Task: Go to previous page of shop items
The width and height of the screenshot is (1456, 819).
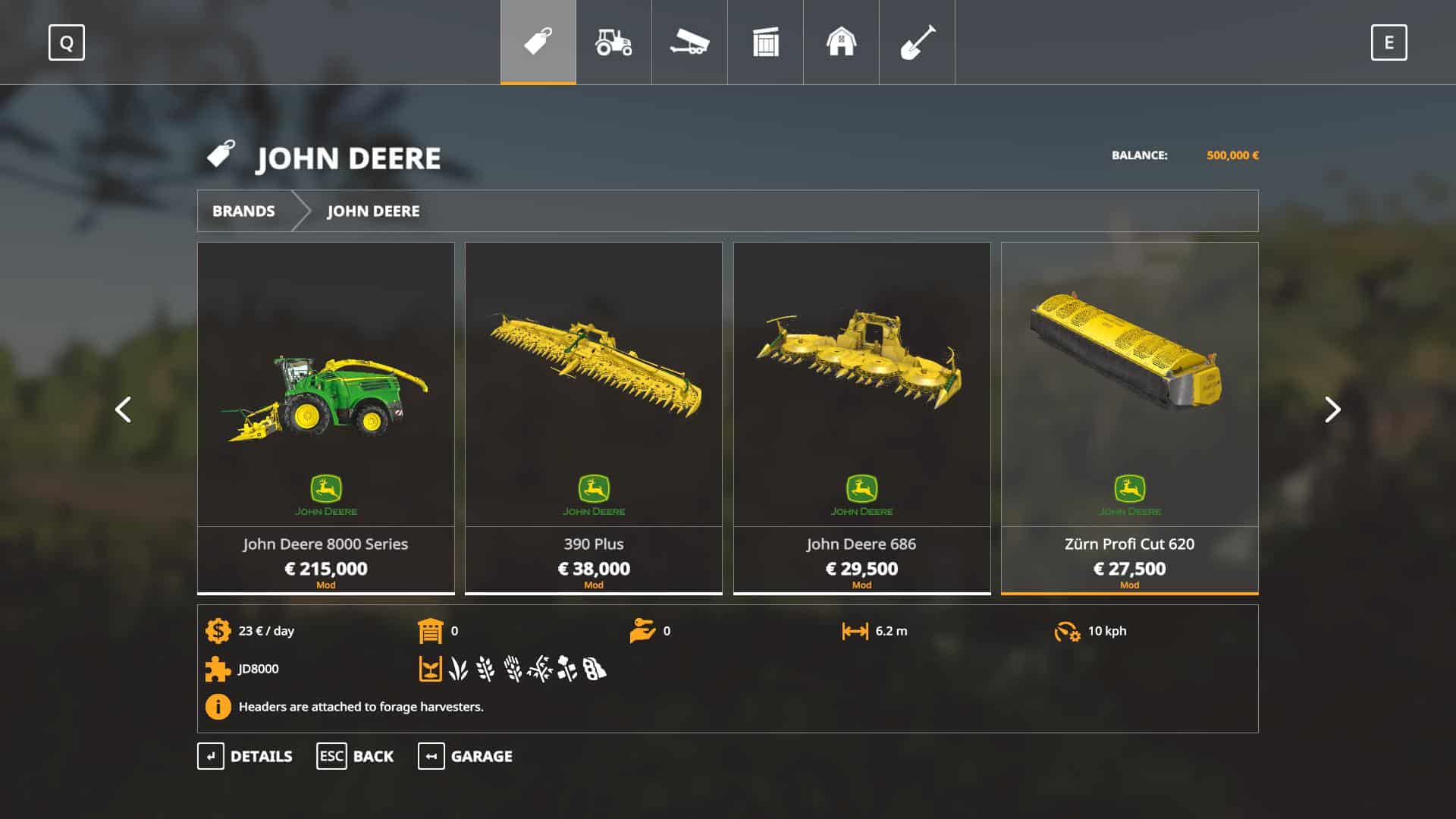Action: tap(123, 410)
